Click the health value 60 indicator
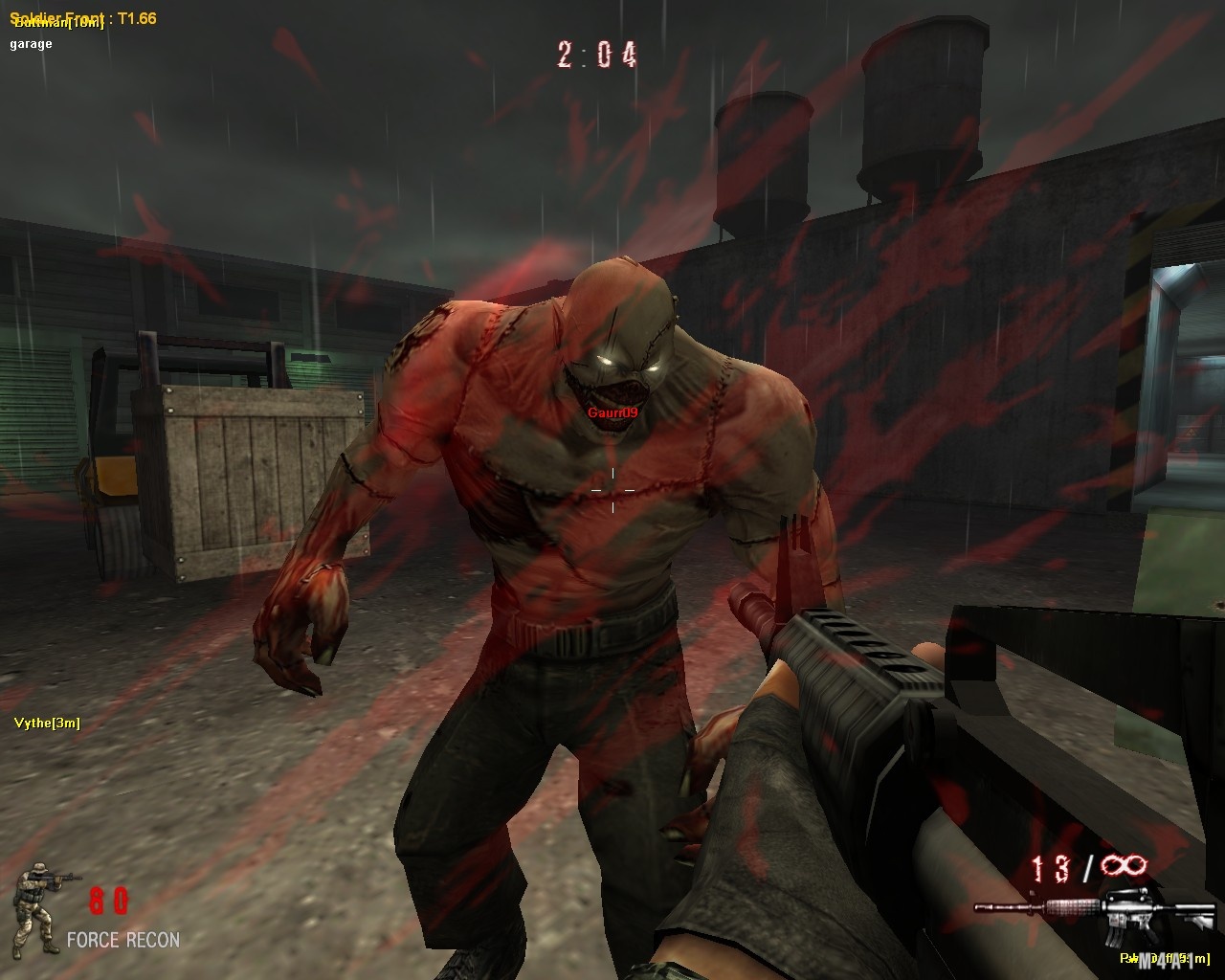The image size is (1225, 980). 108,900
